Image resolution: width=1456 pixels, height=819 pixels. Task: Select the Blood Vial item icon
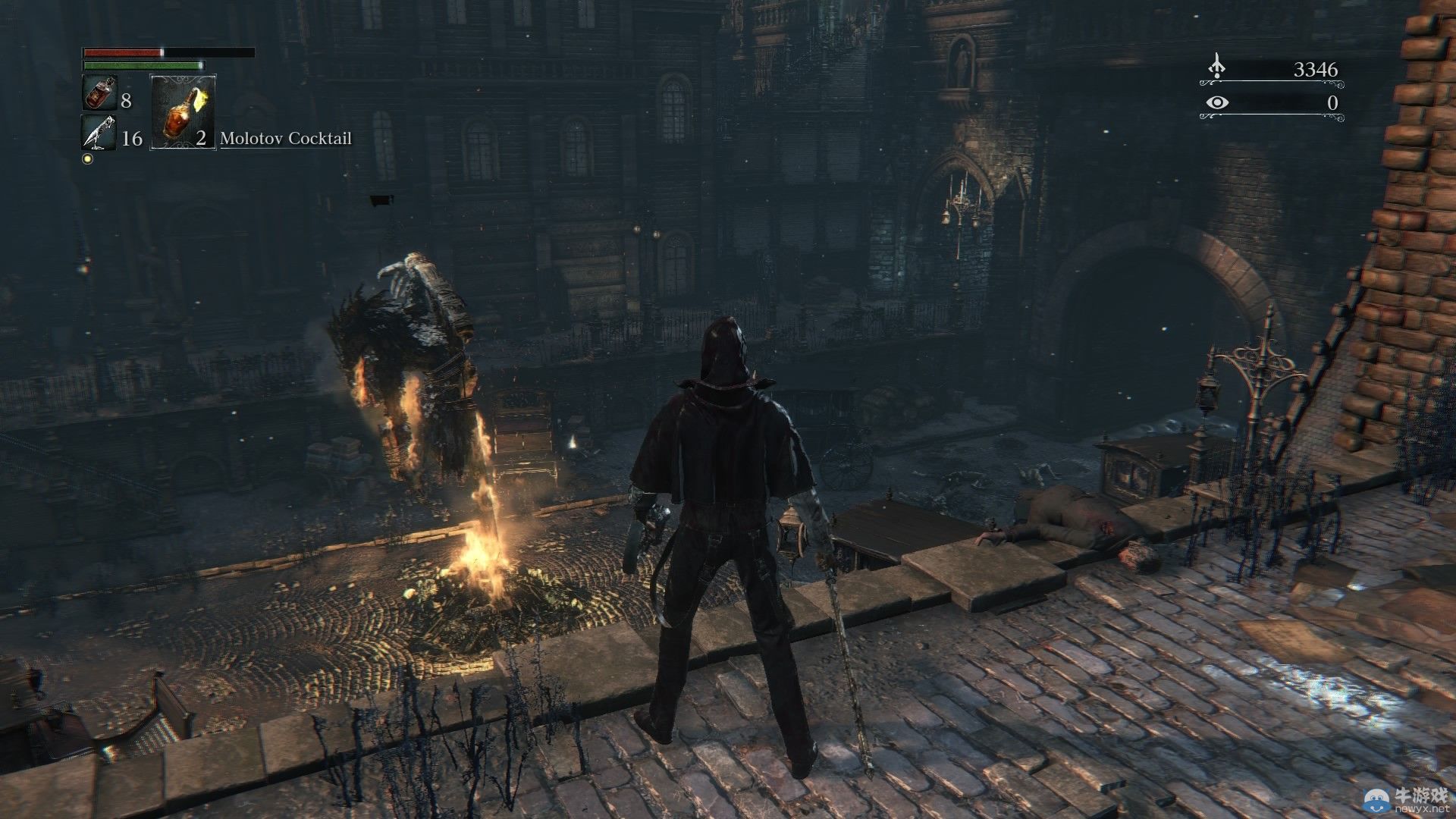coord(99,93)
